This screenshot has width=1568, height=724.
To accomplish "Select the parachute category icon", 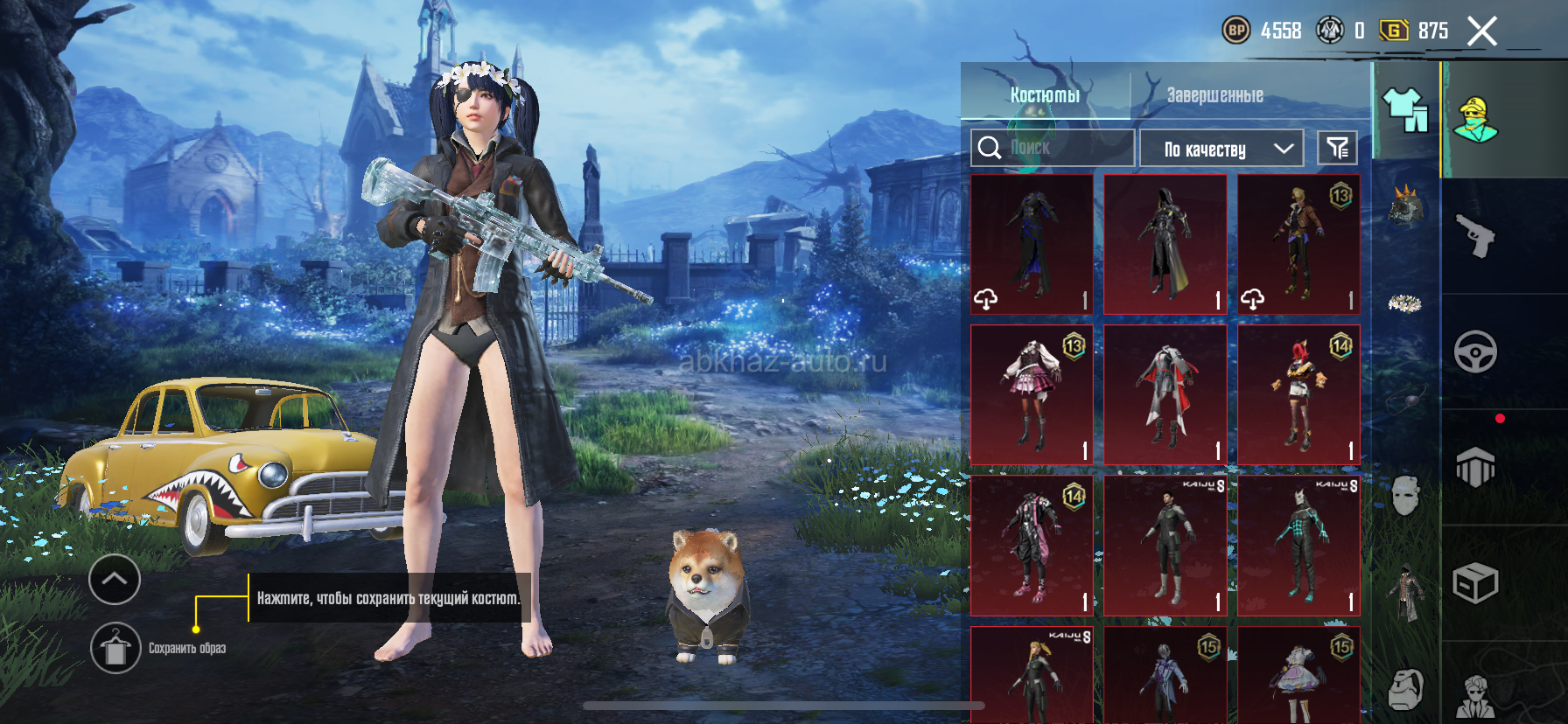I will [x=1475, y=468].
